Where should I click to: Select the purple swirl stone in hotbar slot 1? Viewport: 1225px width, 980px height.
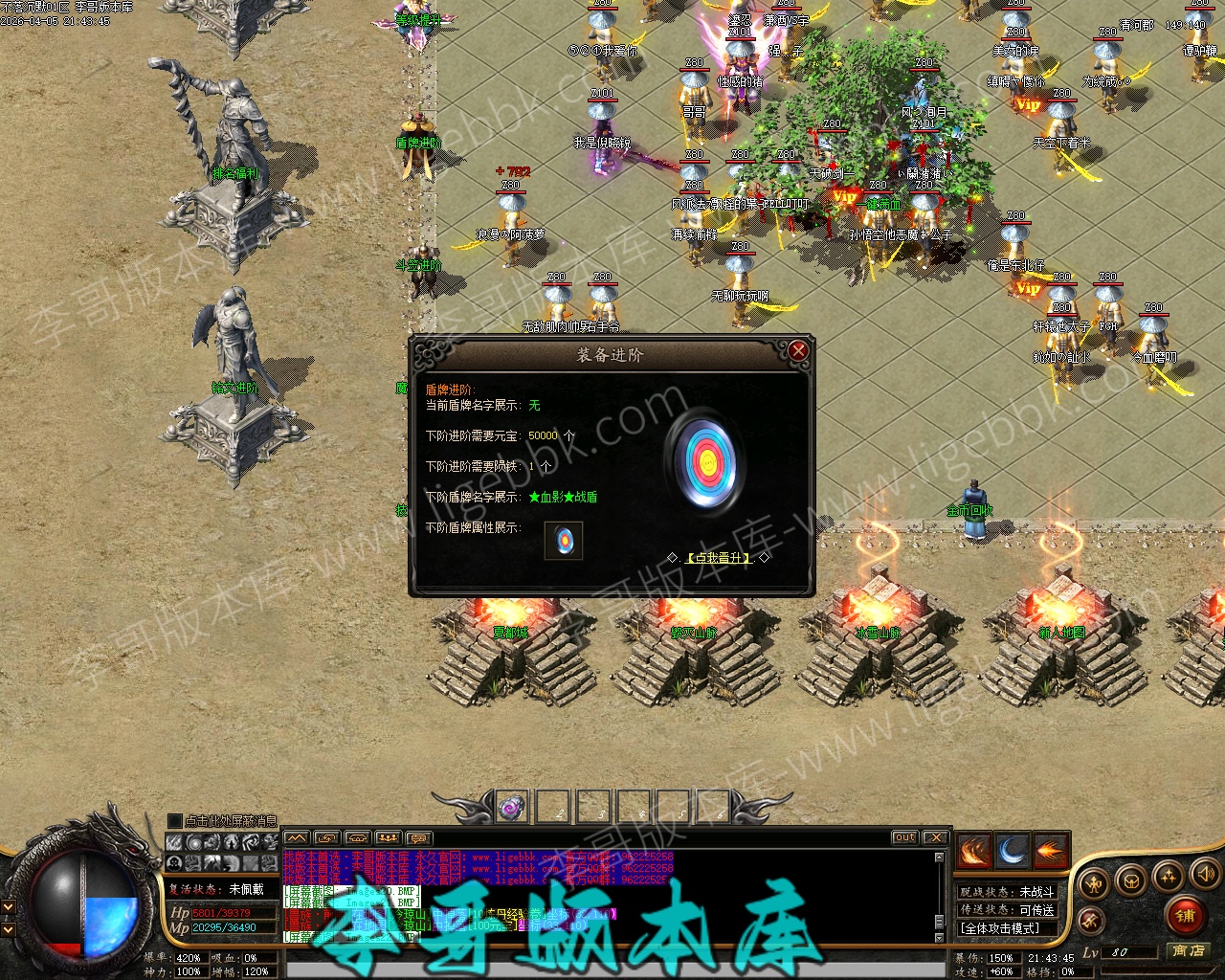coord(513,808)
